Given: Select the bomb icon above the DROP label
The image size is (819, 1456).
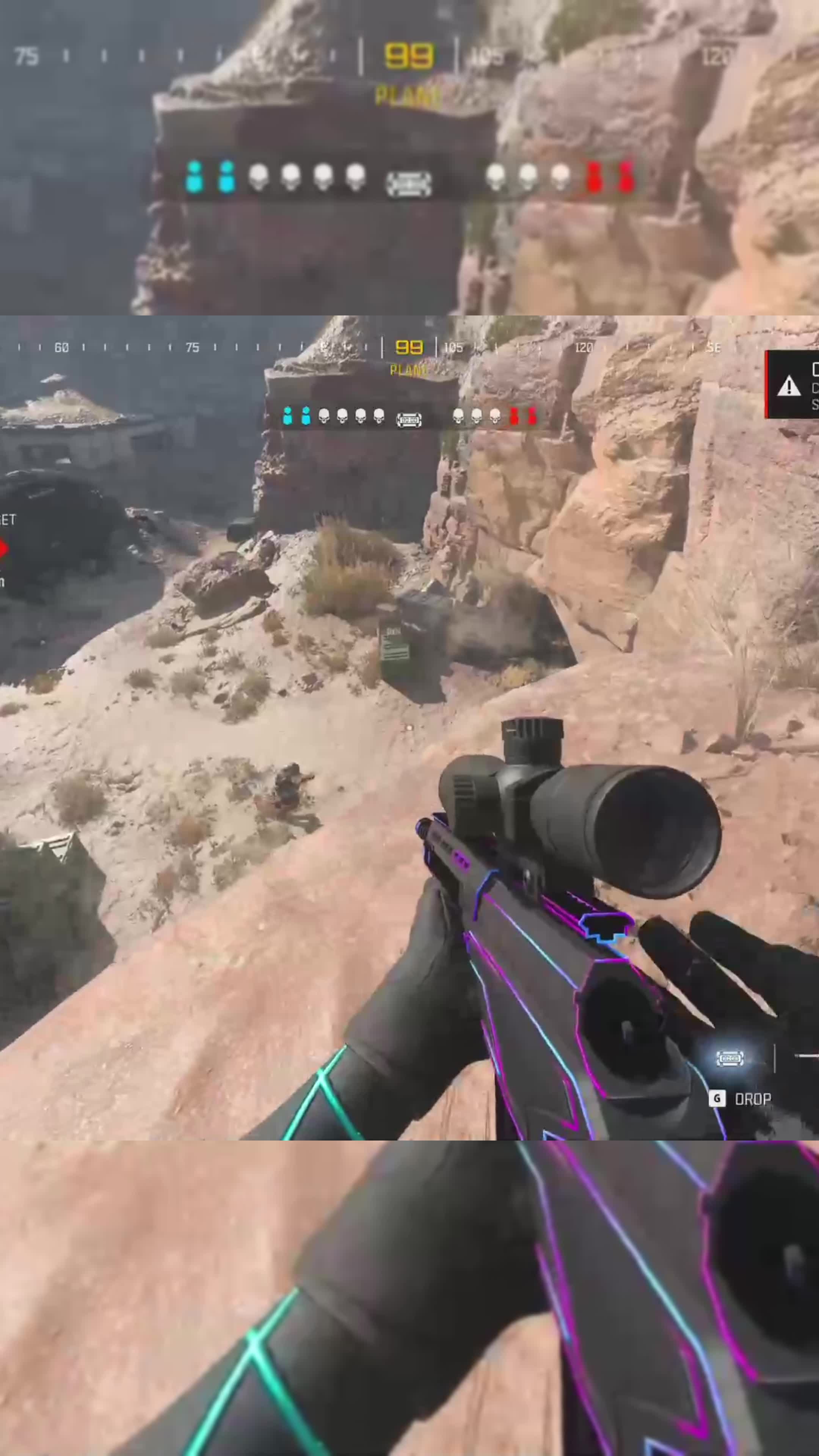Looking at the screenshot, I should pyautogui.click(x=729, y=1058).
